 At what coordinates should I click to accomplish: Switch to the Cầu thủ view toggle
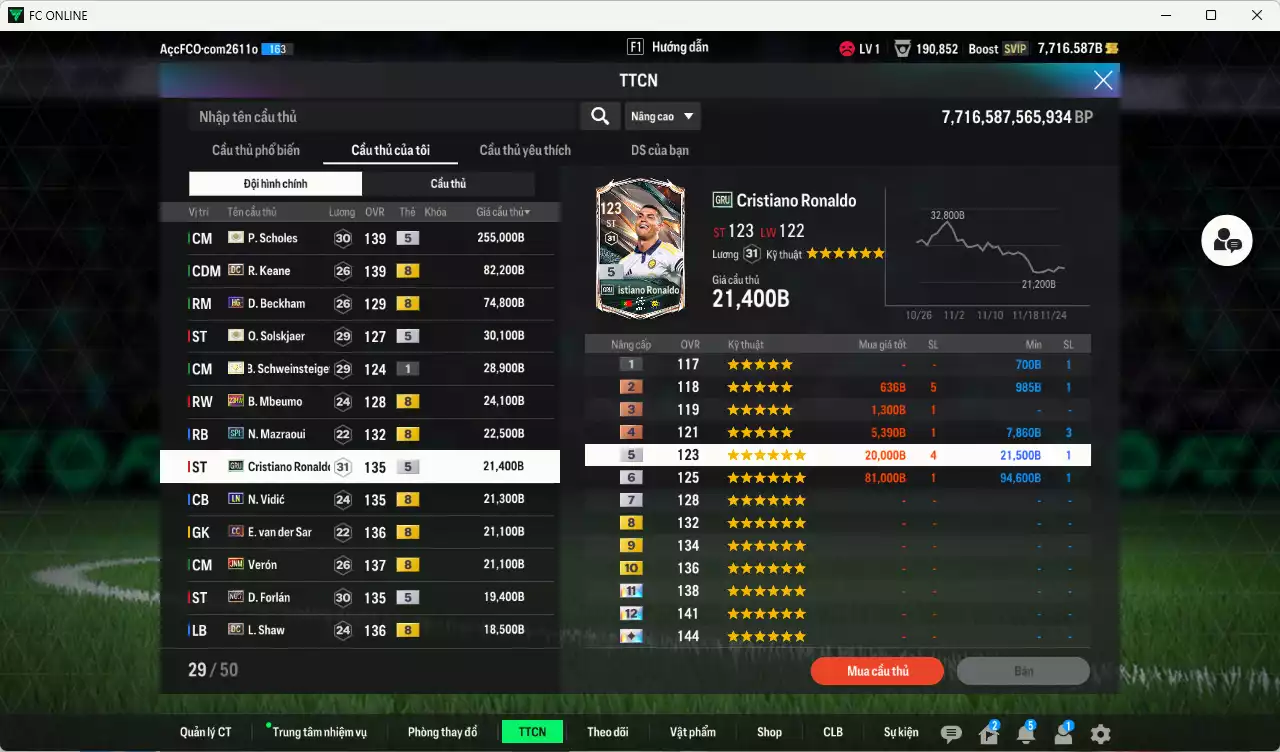(x=450, y=184)
